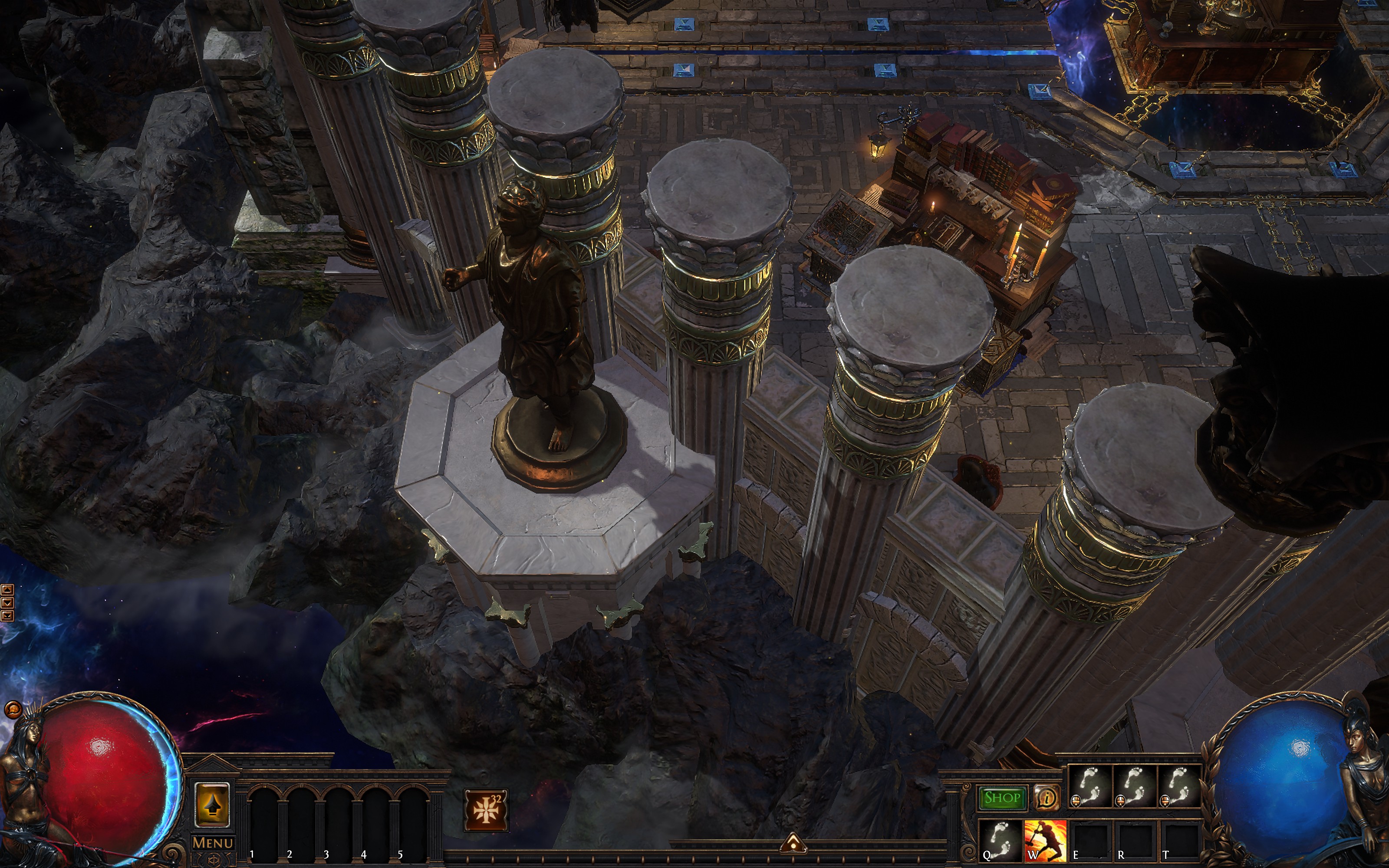This screenshot has width=1389, height=868.
Task: Jump chat to bottom with the bottom-arrow button
Action: [7, 616]
